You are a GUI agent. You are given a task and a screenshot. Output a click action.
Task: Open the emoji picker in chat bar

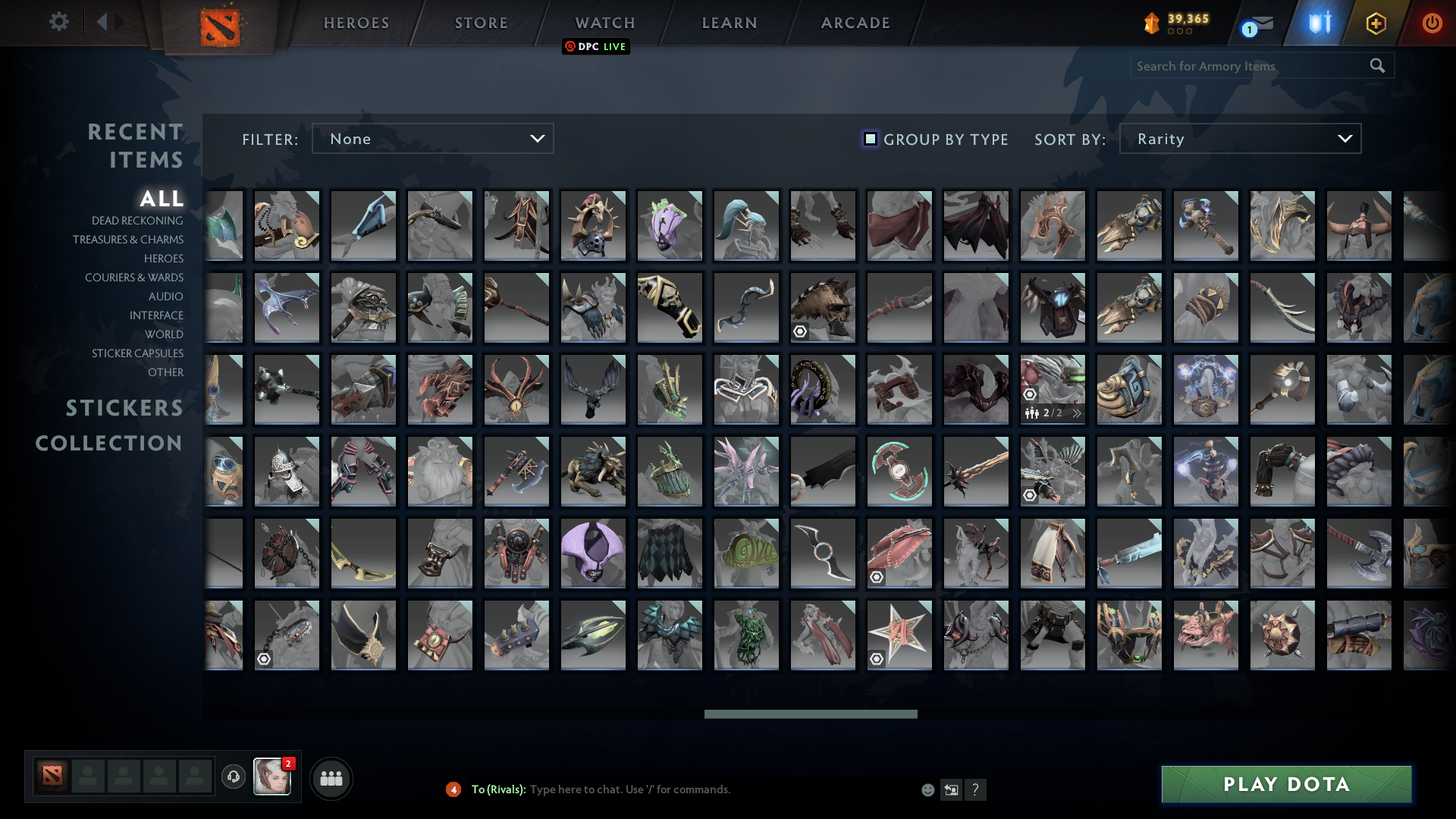pos(927,789)
